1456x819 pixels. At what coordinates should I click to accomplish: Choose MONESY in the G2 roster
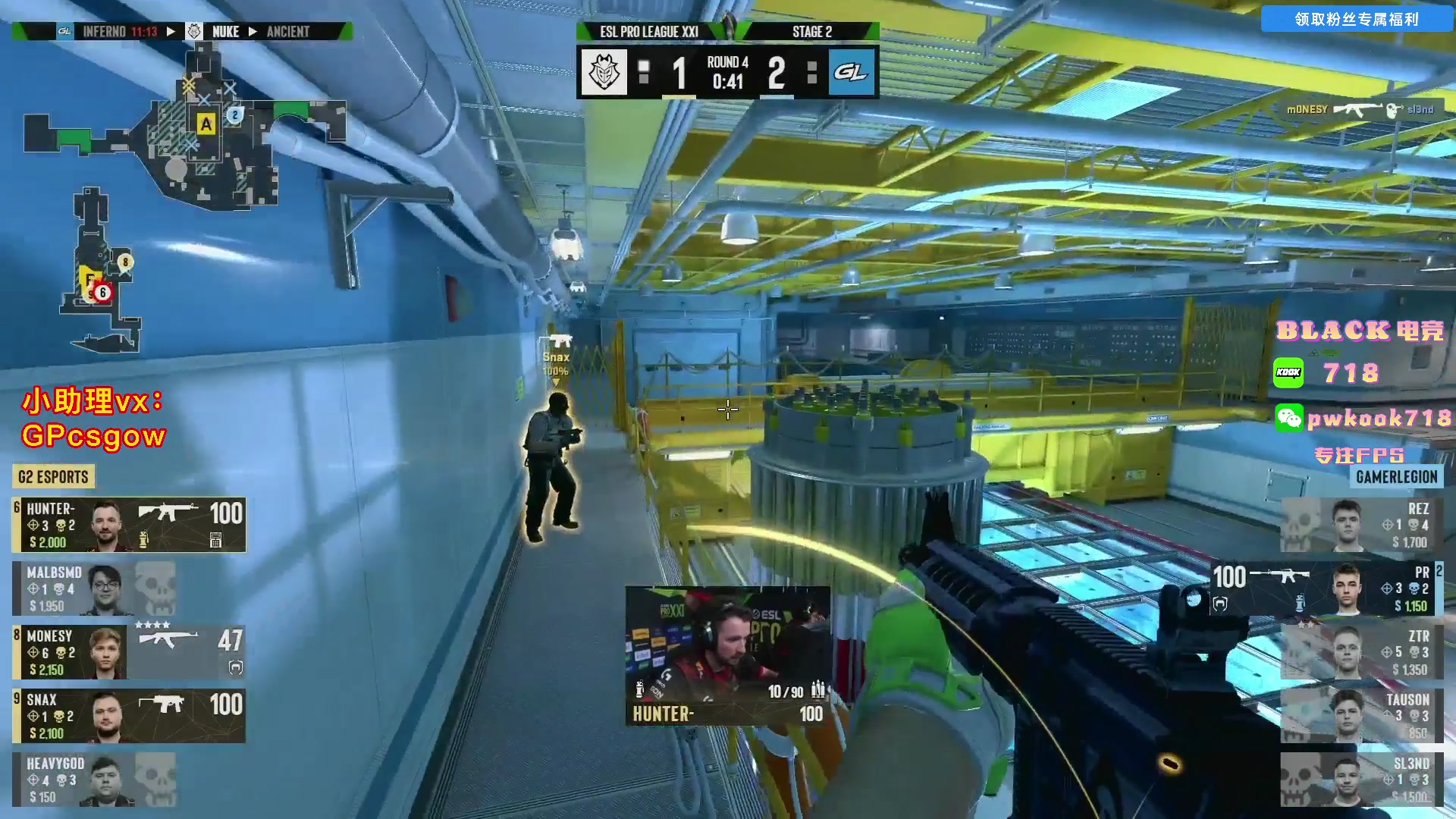pyautogui.click(x=129, y=652)
